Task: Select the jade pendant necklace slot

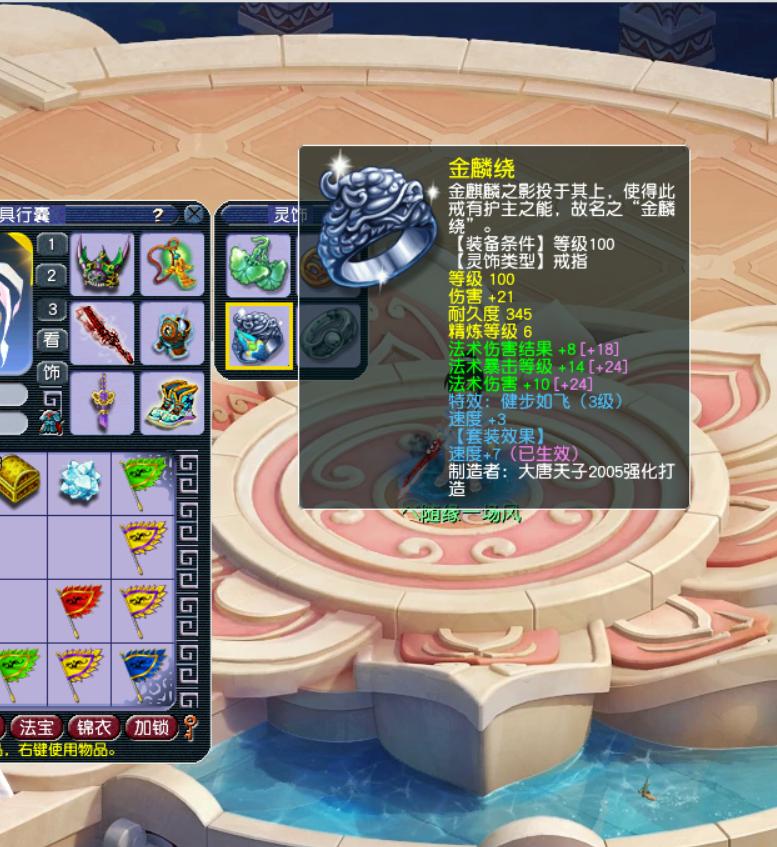Action: tap(172, 264)
